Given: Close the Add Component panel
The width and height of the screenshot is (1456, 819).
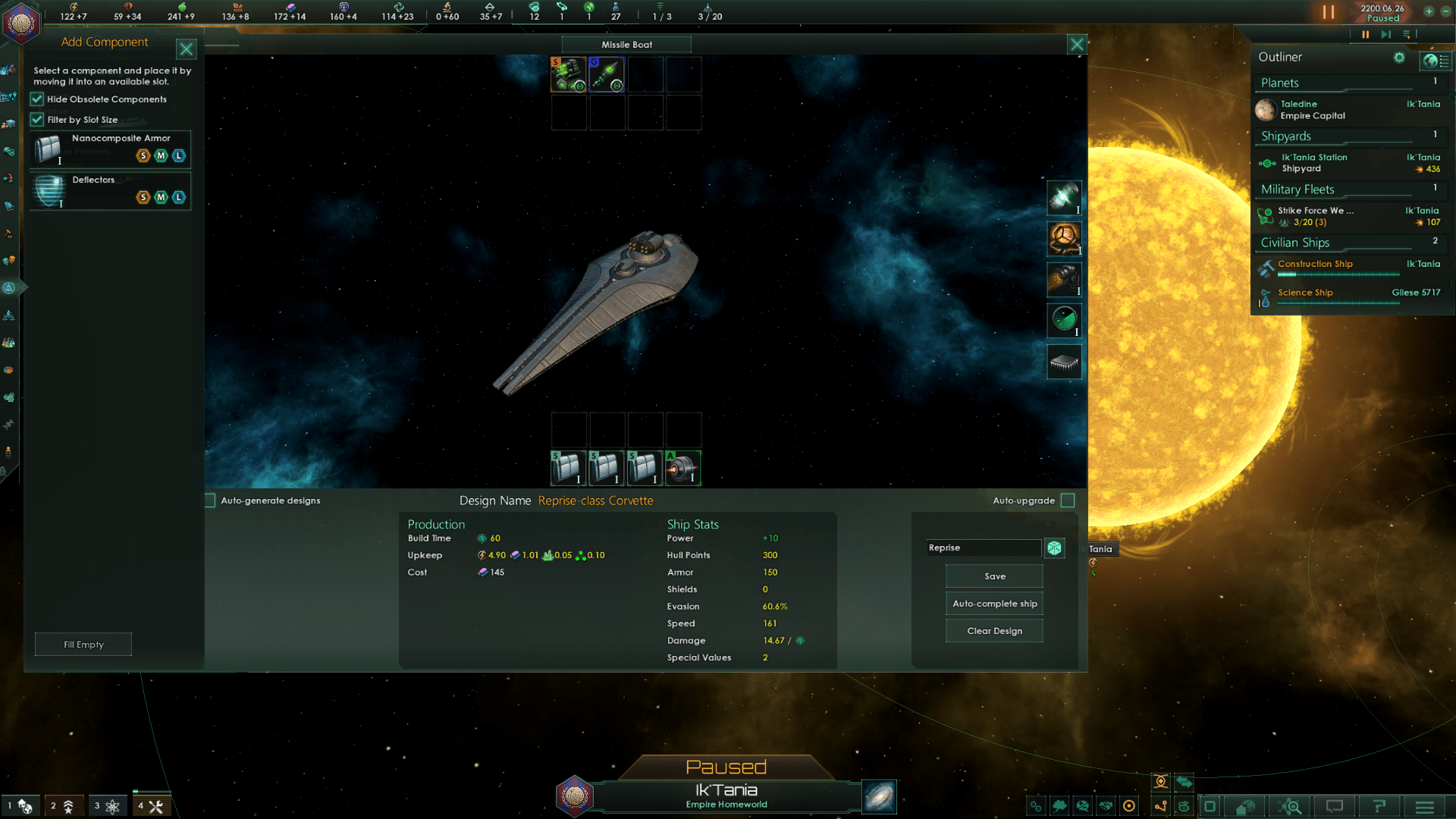Looking at the screenshot, I should 186,50.
